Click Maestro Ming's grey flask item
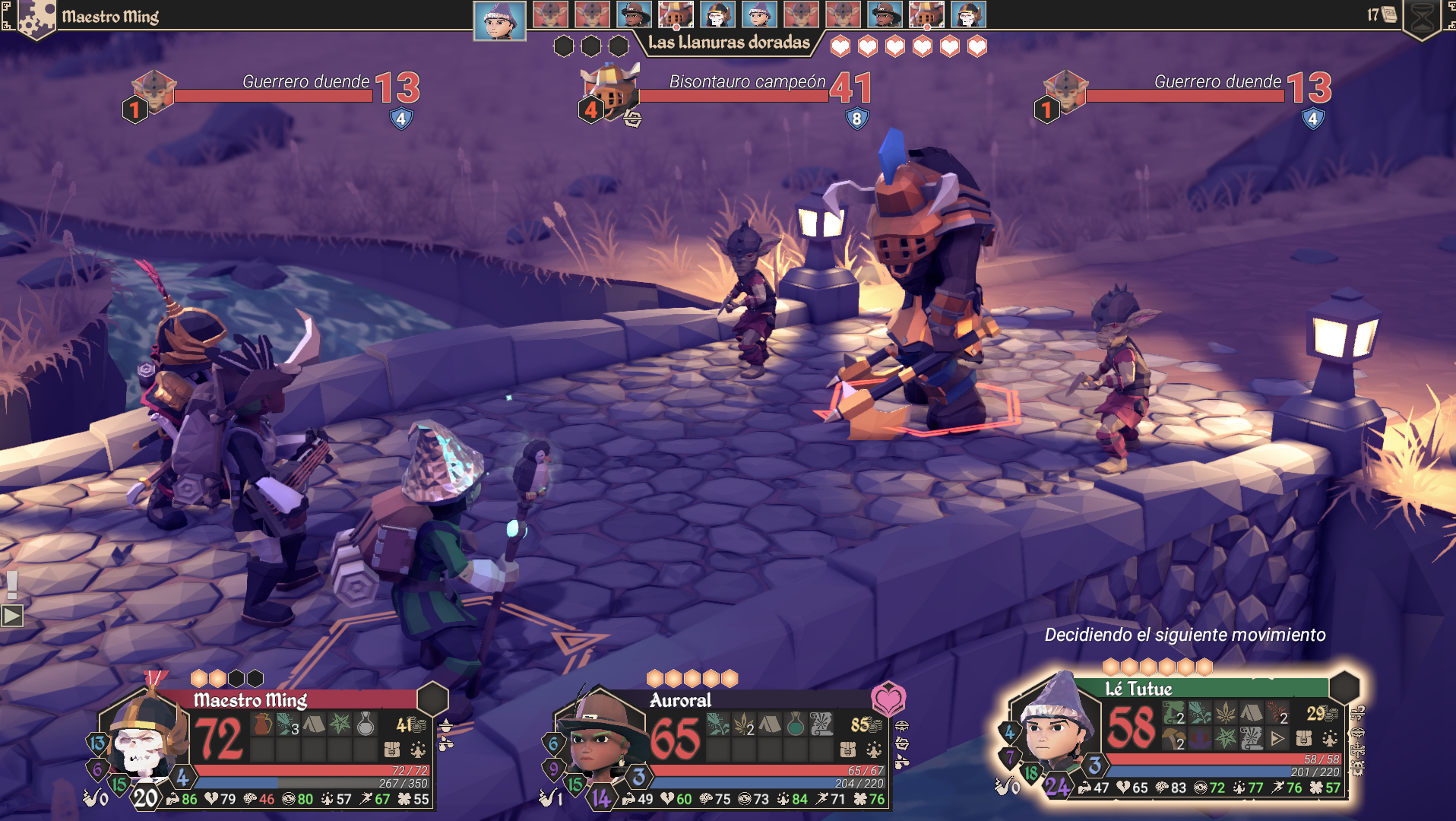1456x821 pixels. (366, 724)
